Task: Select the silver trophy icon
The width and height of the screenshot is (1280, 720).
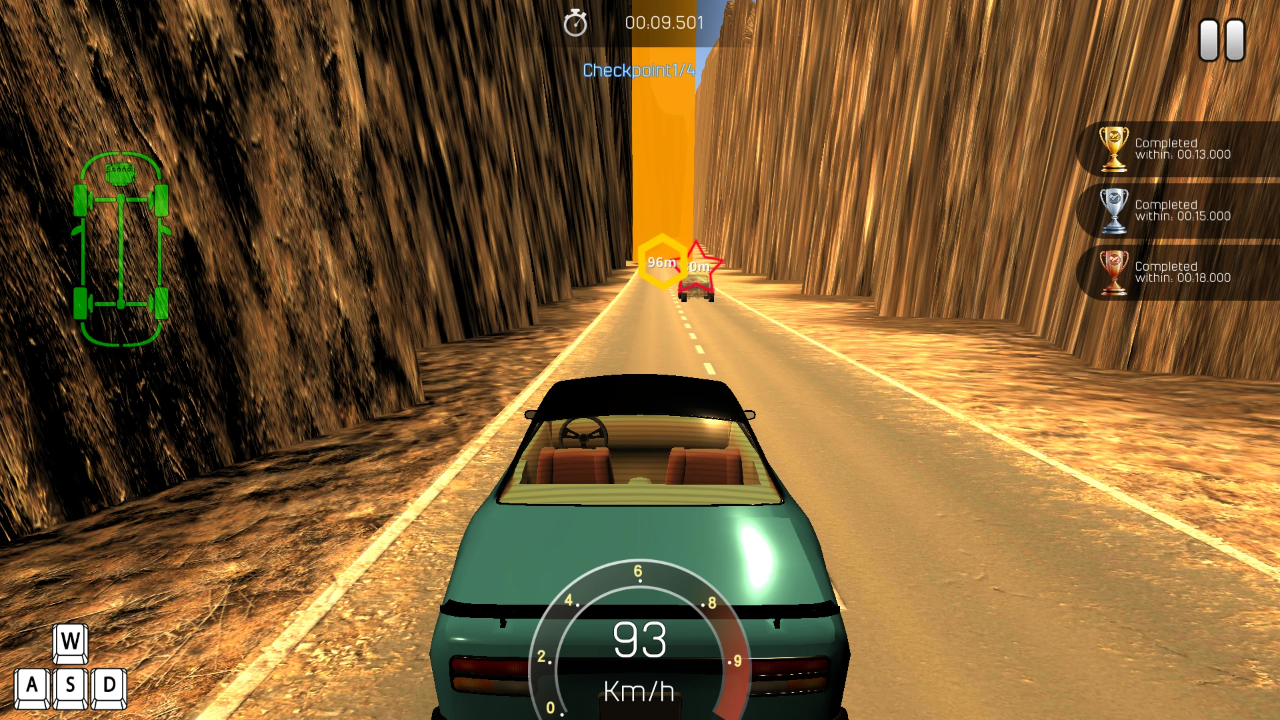Action: [1113, 211]
